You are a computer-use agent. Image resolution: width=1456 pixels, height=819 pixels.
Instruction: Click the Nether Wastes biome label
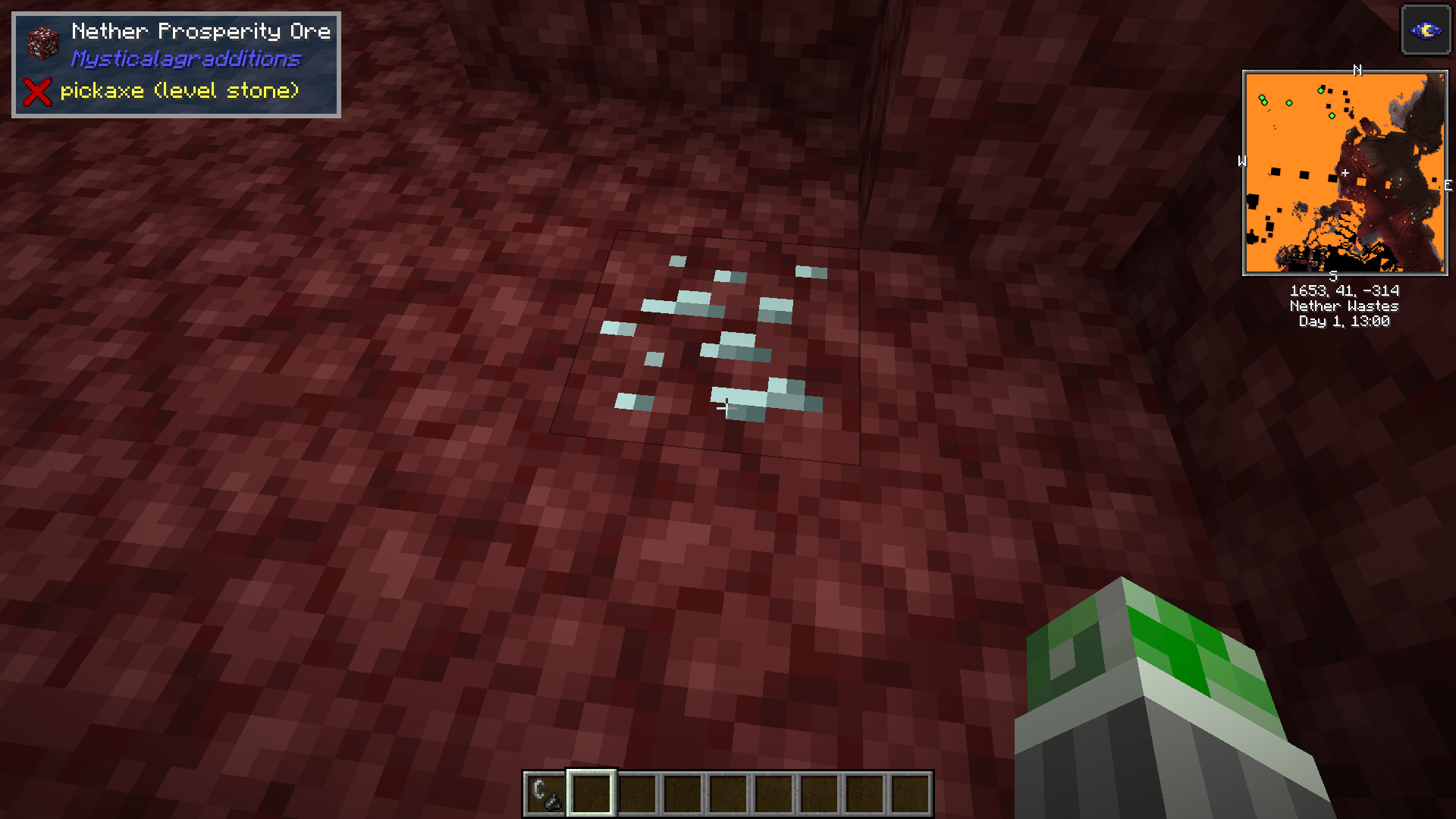click(x=1344, y=306)
